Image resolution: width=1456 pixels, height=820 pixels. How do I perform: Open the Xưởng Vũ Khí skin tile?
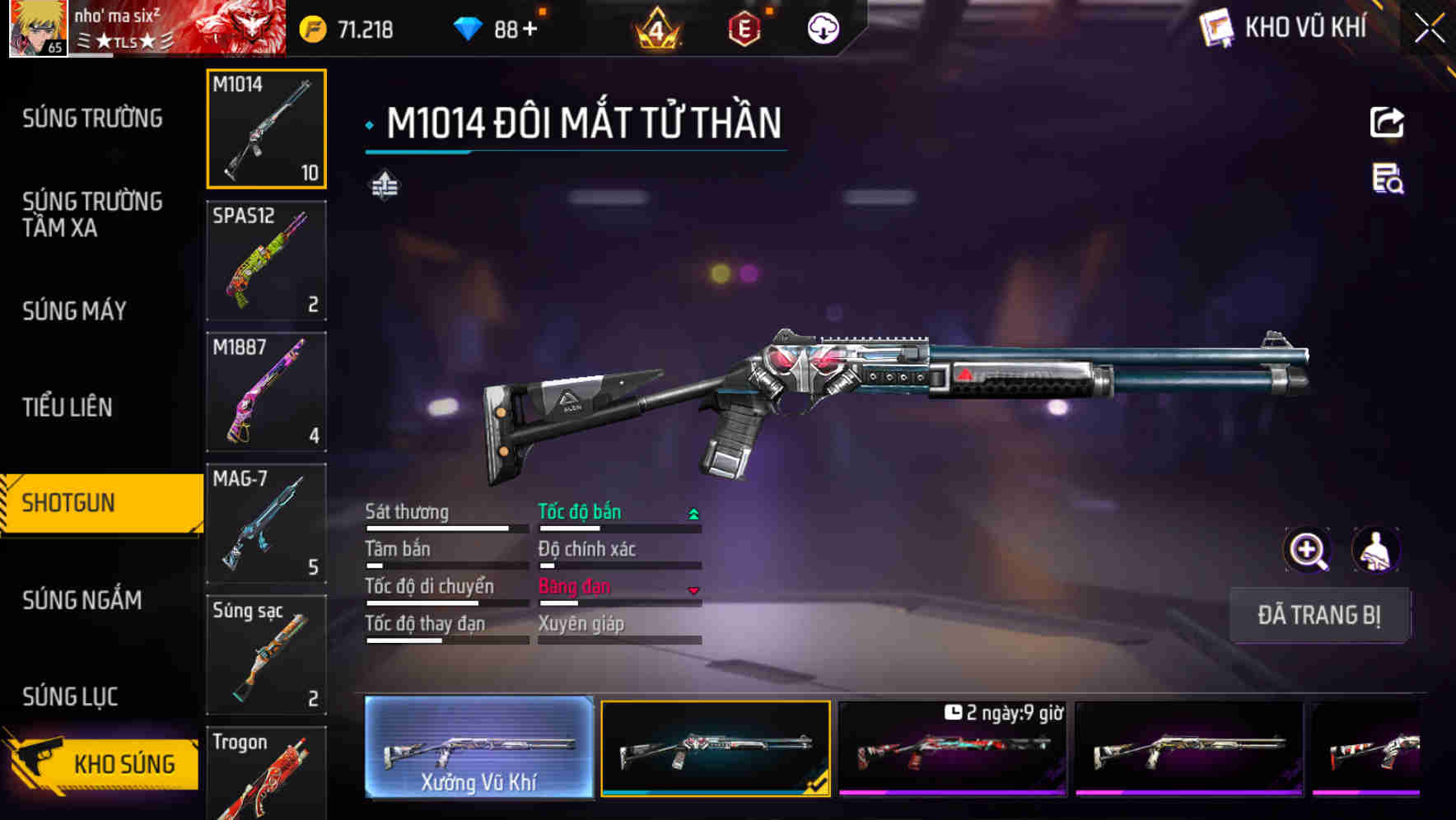coord(478,748)
